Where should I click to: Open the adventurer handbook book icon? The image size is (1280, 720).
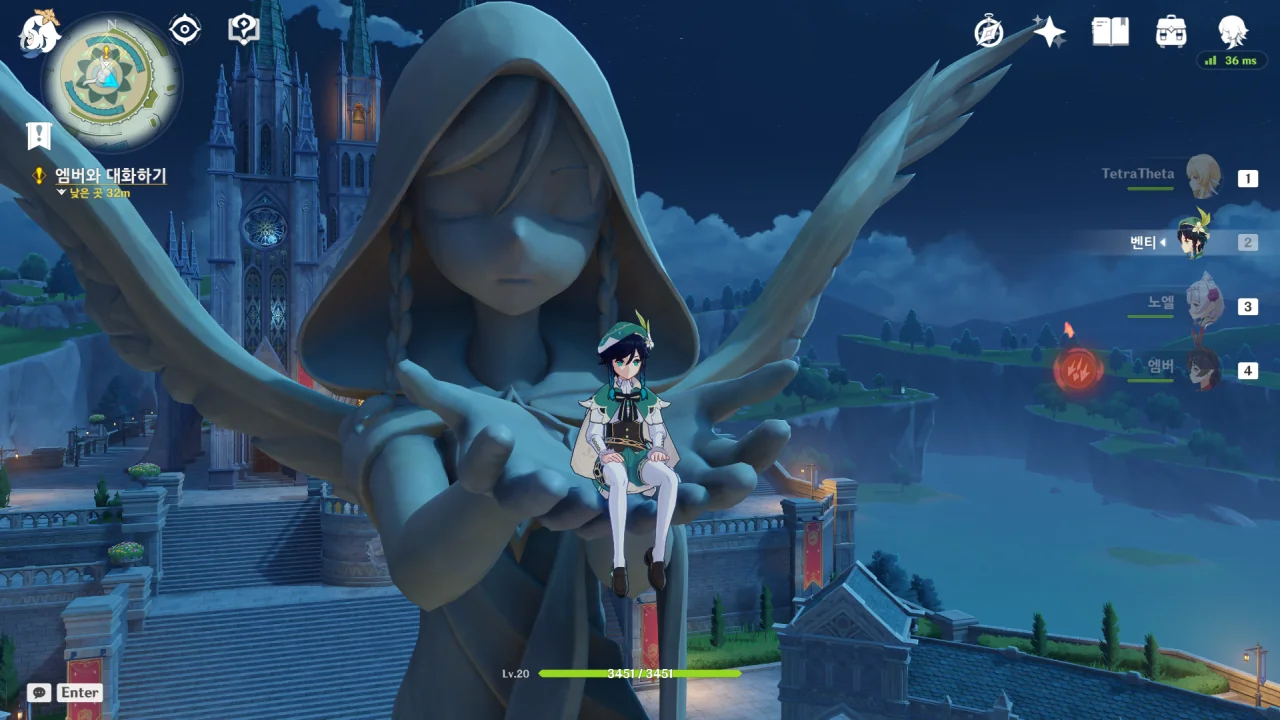click(1110, 32)
